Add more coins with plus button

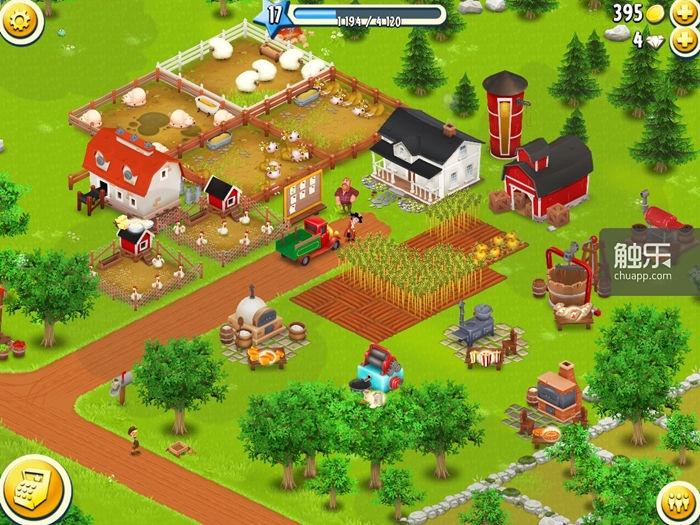click(x=687, y=14)
